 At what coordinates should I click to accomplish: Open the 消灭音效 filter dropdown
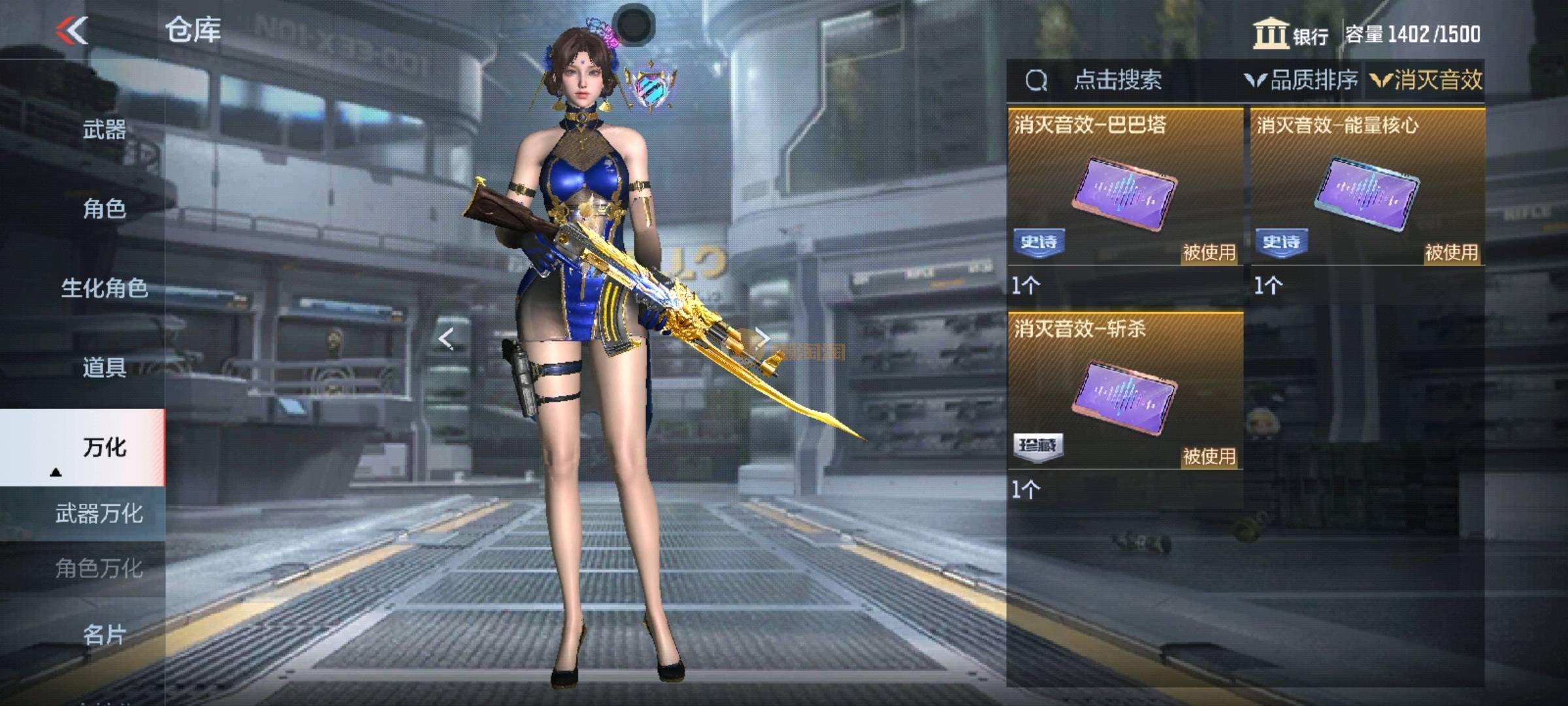tap(1427, 80)
